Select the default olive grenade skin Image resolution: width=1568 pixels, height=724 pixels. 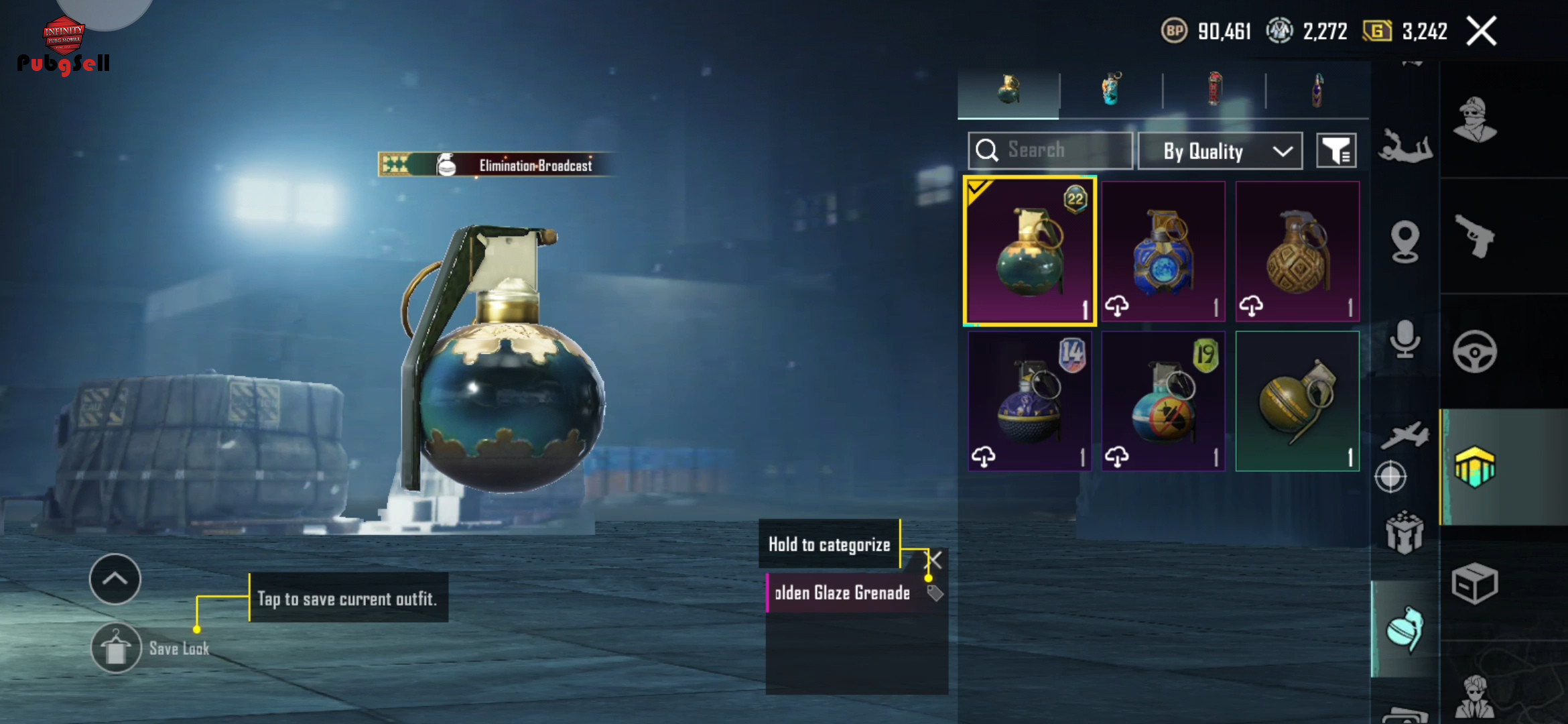coord(1297,401)
